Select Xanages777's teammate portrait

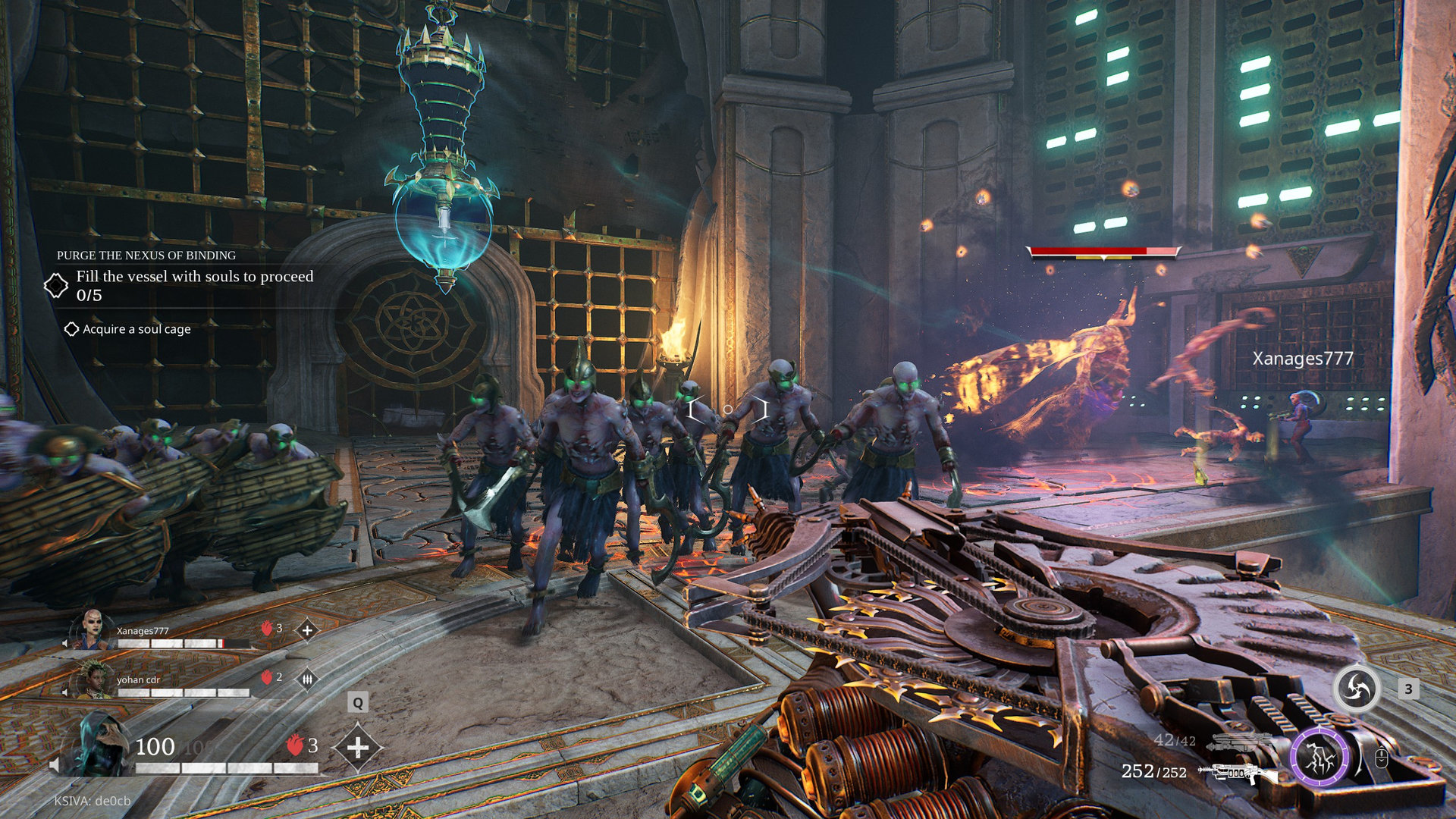pos(93,629)
